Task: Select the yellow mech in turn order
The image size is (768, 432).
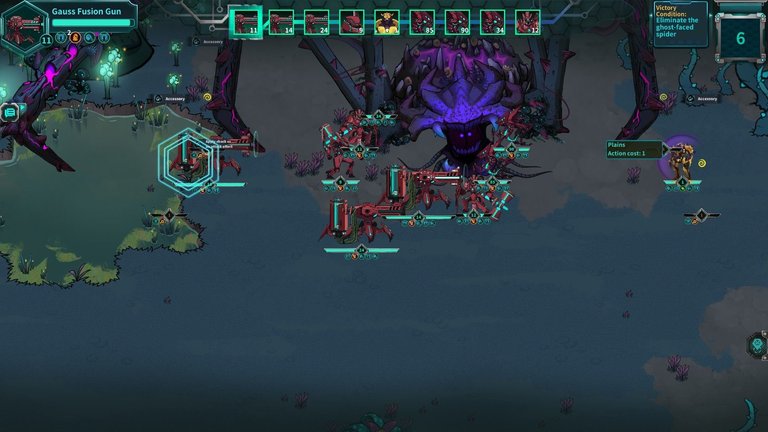Action: [x=387, y=21]
